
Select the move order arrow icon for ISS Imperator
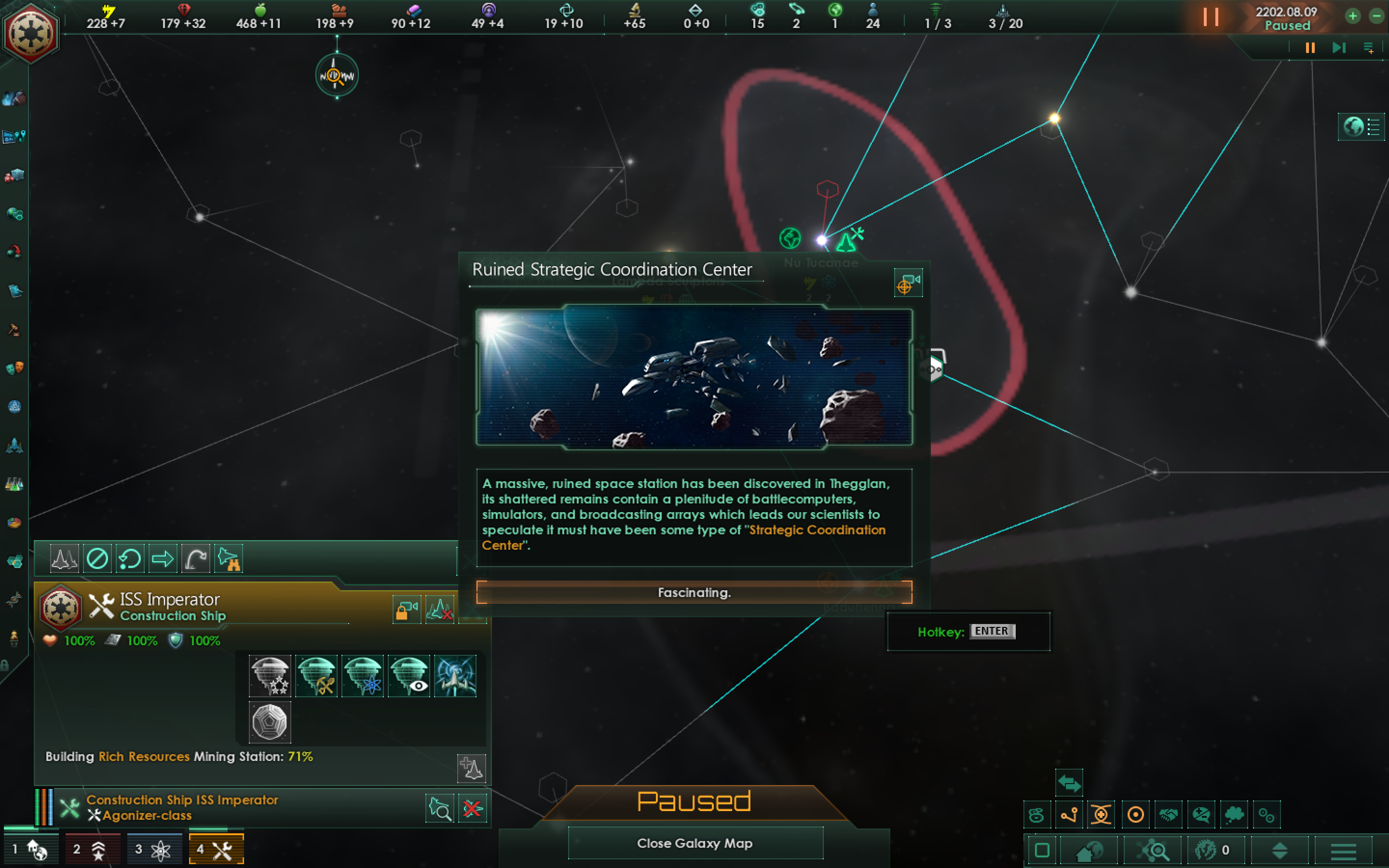click(163, 558)
